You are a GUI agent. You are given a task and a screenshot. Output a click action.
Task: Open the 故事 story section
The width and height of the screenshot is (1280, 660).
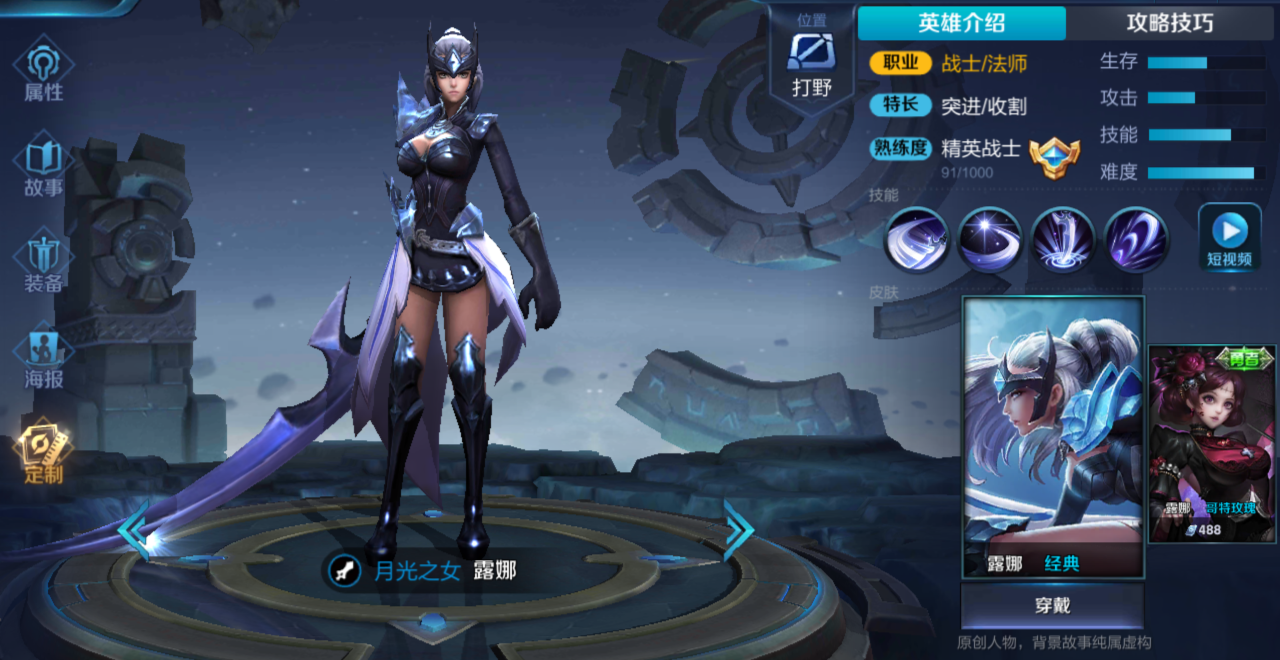click(x=43, y=166)
